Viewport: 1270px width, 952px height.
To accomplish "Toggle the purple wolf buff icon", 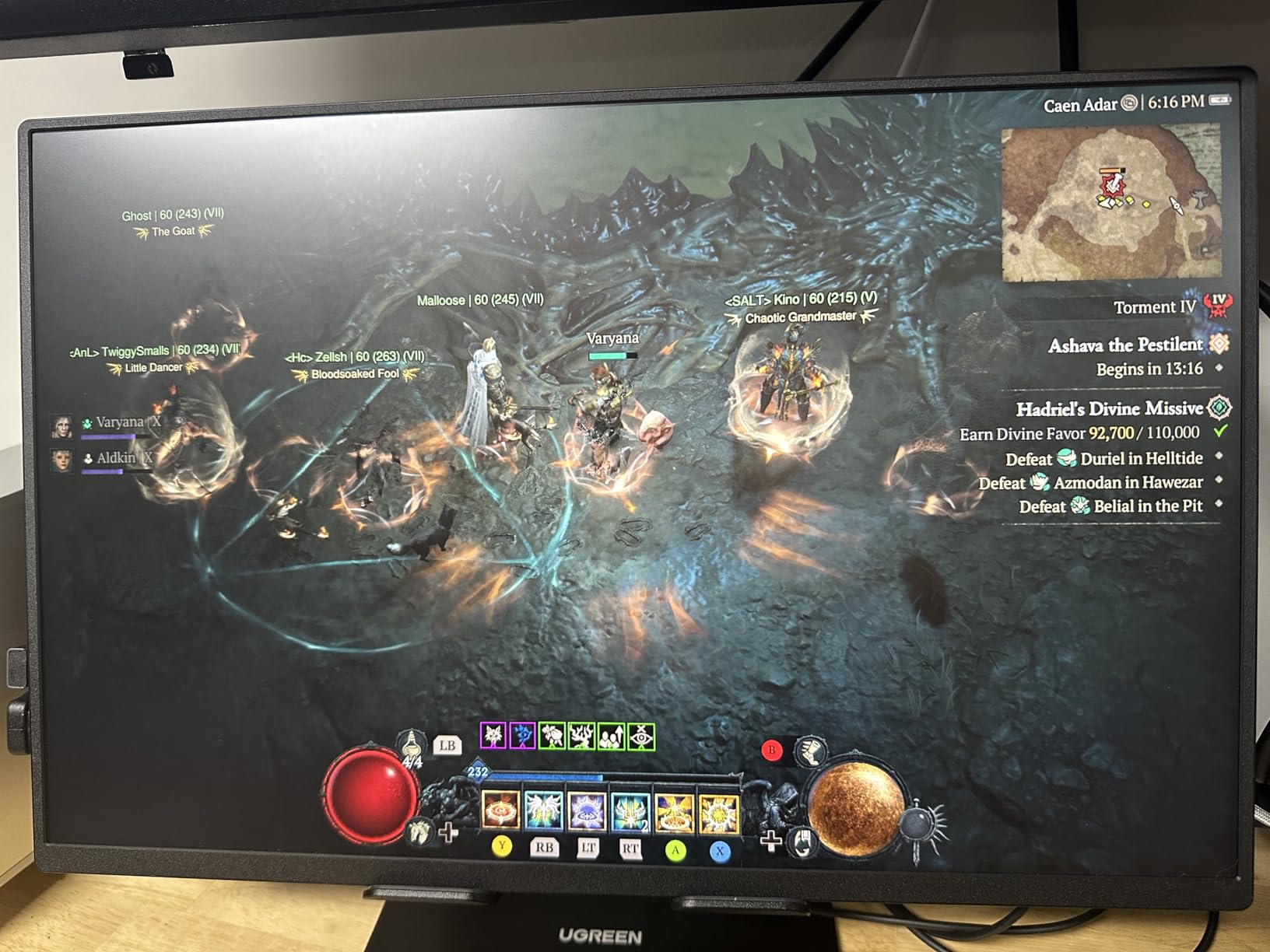I will click(x=493, y=734).
